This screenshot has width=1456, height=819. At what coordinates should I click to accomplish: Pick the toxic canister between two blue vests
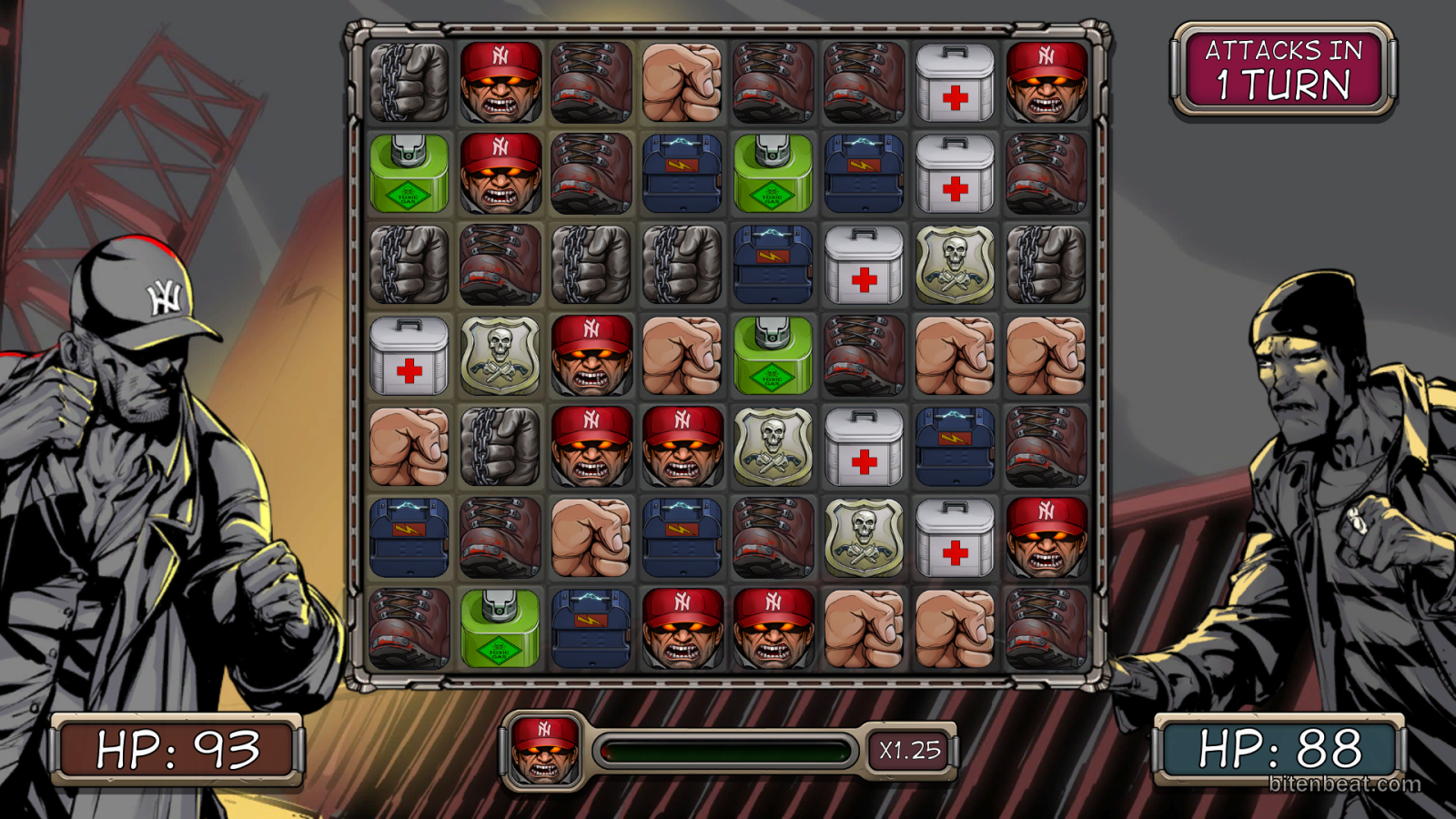773,174
